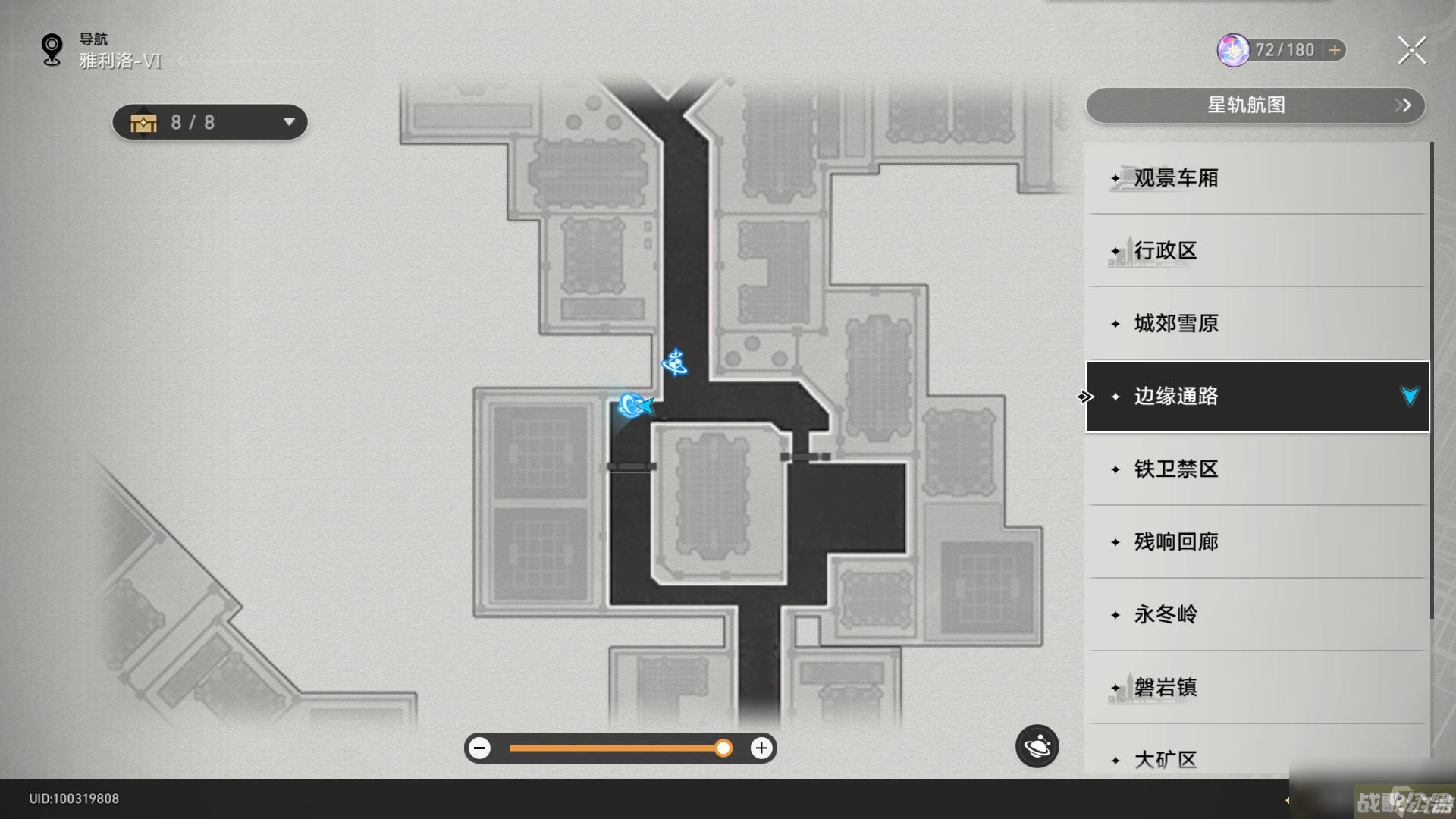Zoom out with the minus button
This screenshot has height=819, width=1456.
479,748
